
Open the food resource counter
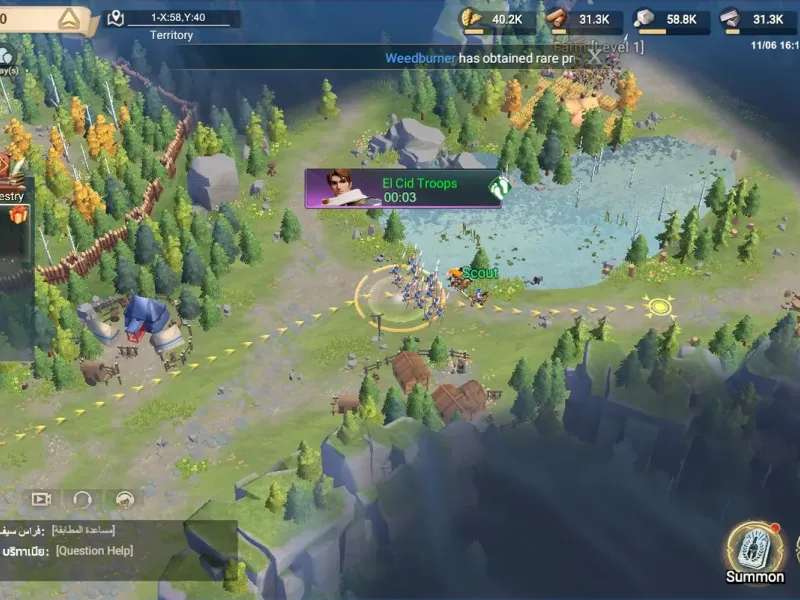point(493,19)
